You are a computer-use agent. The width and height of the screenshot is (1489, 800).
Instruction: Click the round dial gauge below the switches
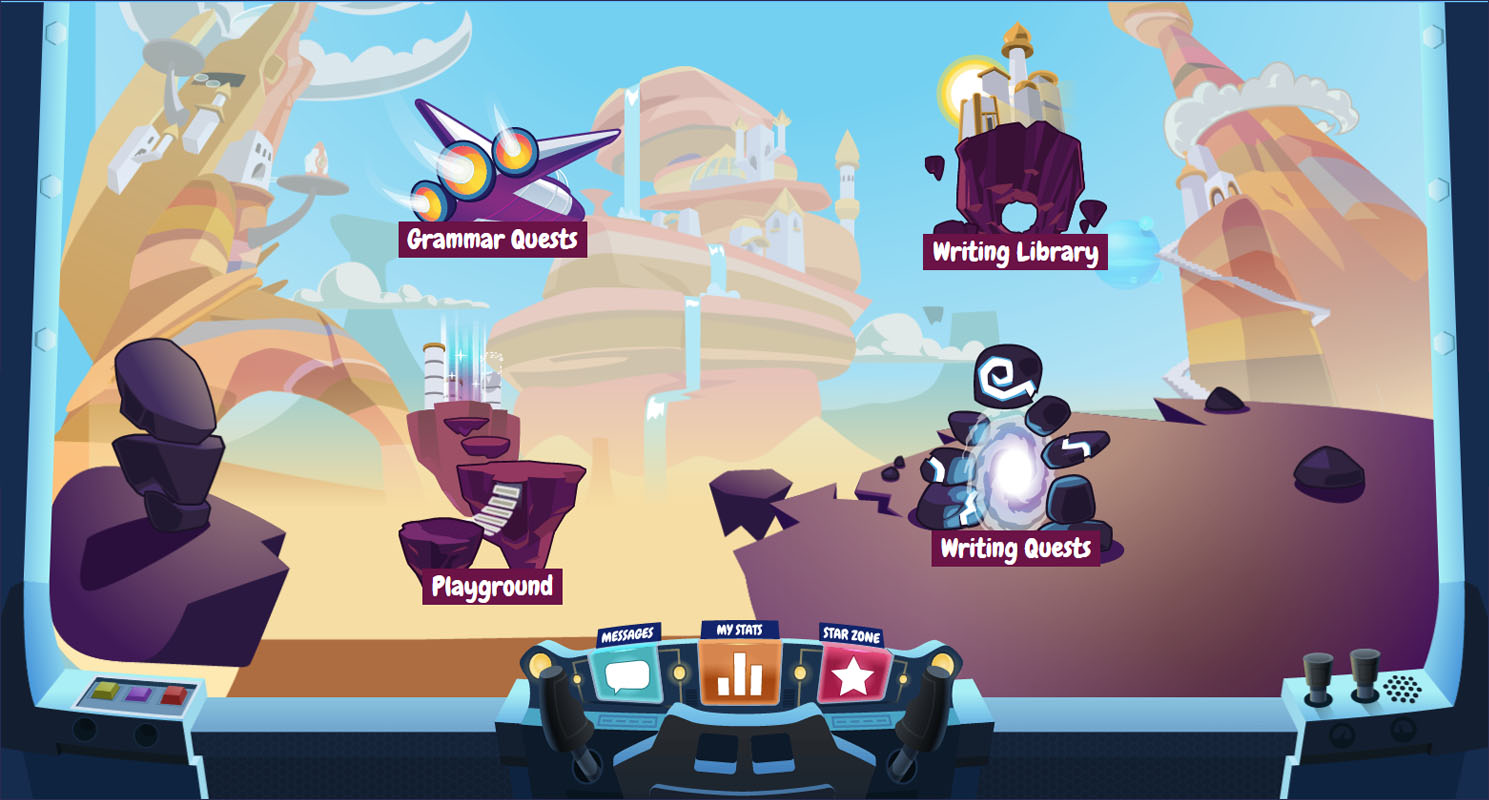[1340, 732]
